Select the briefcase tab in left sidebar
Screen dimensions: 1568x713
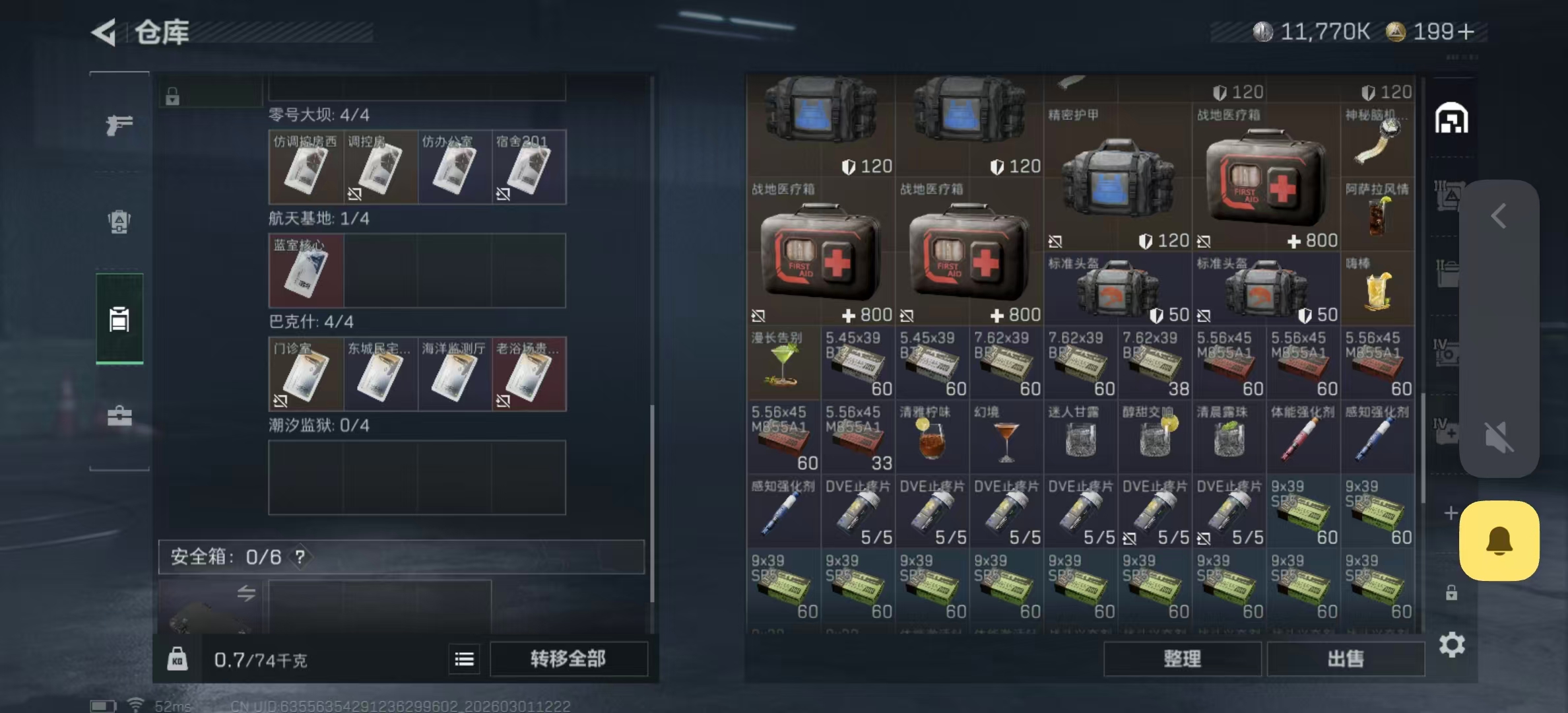119,417
